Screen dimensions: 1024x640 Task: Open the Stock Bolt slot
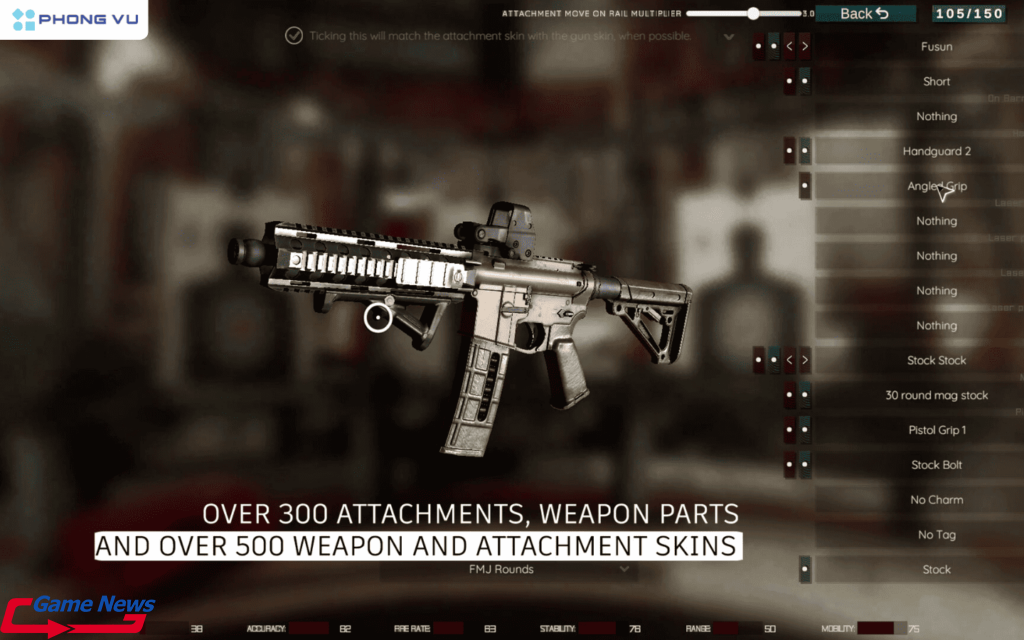936,465
